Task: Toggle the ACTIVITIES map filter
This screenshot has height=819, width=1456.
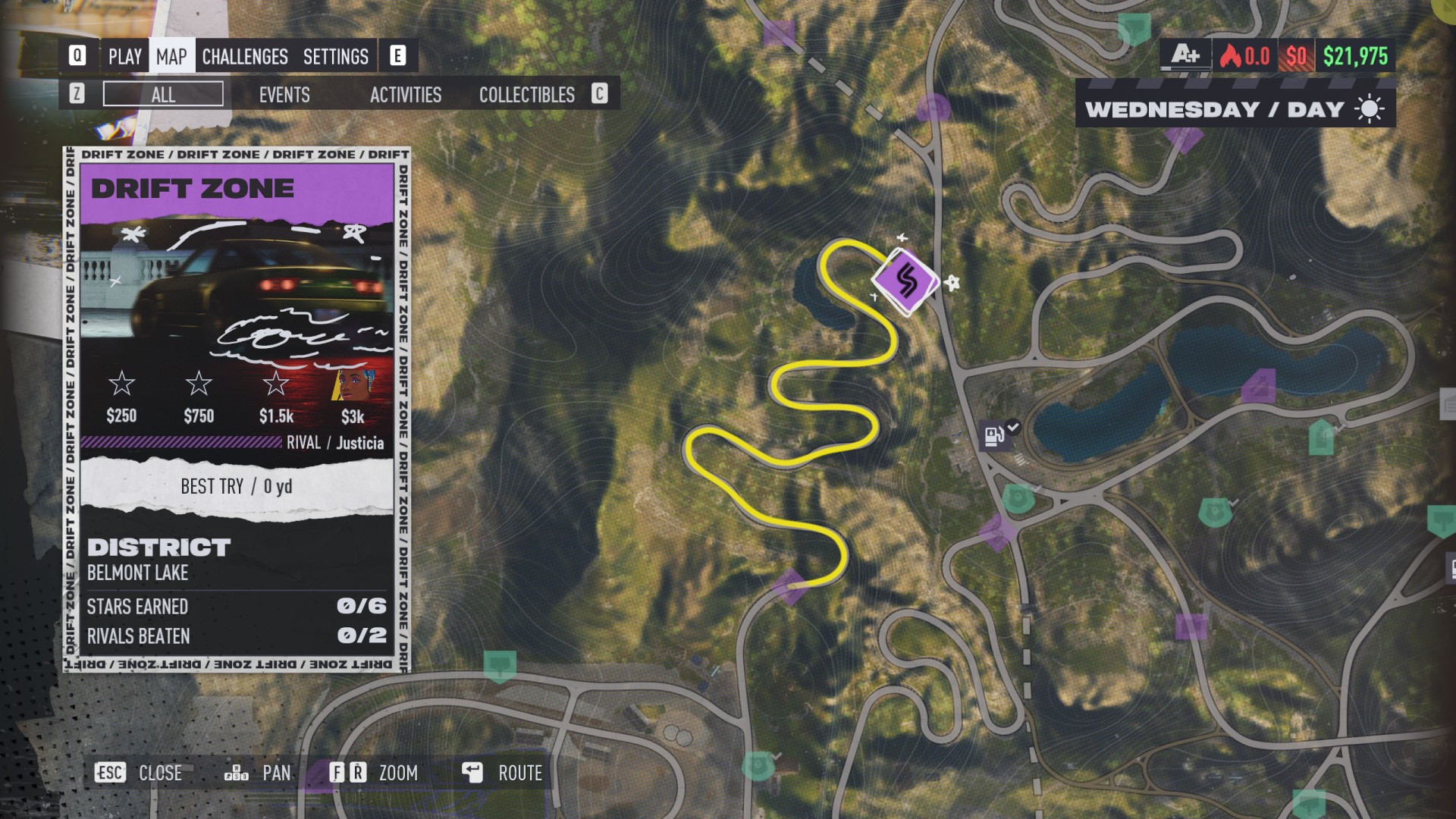Action: coord(406,96)
